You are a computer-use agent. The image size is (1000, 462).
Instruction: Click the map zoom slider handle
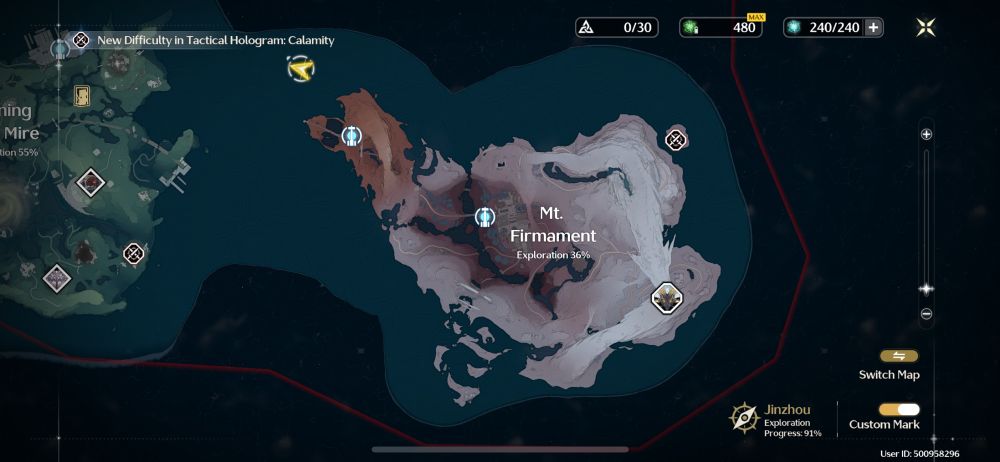point(926,289)
